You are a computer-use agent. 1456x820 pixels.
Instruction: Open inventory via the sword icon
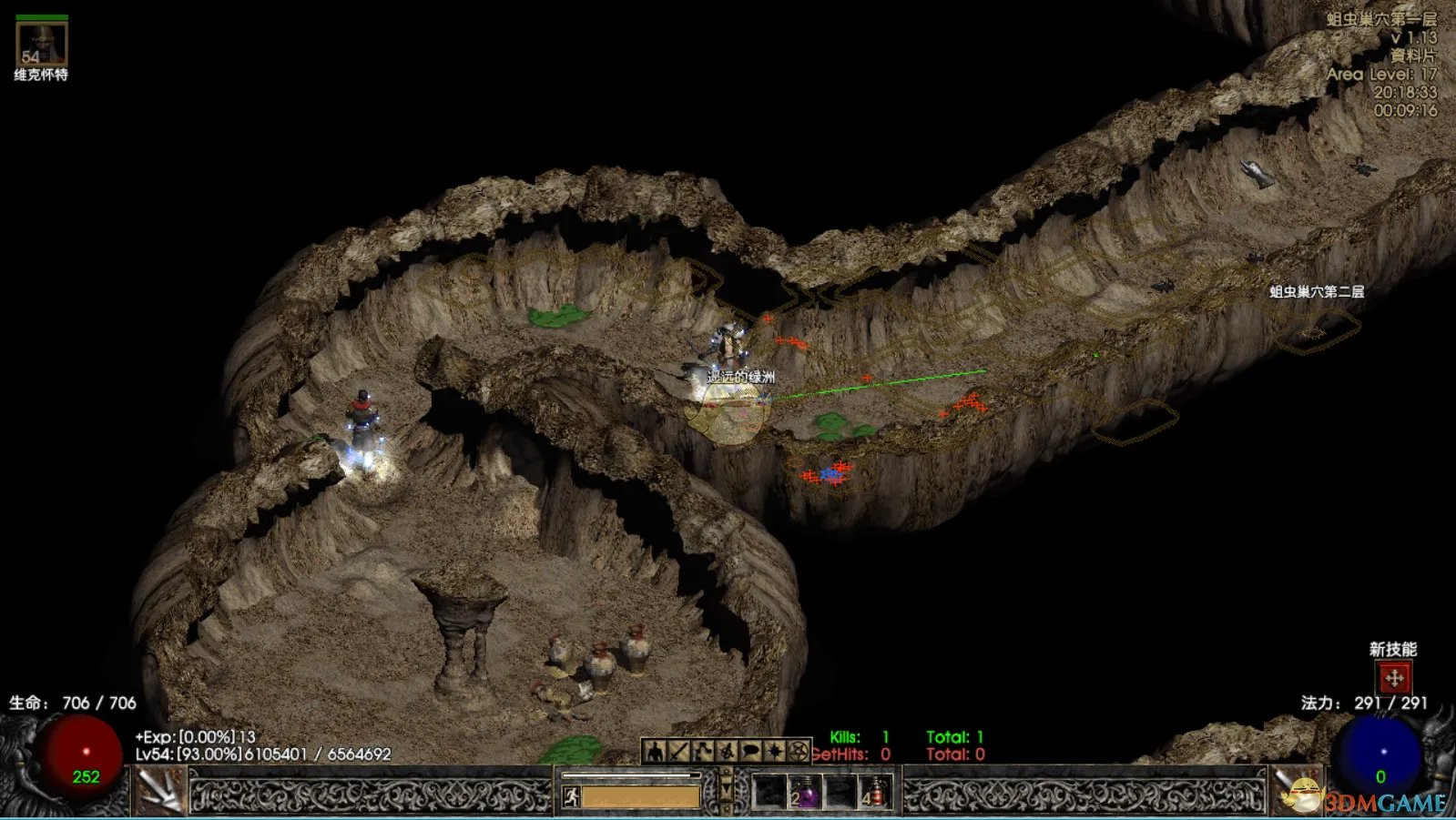pyautogui.click(x=678, y=752)
